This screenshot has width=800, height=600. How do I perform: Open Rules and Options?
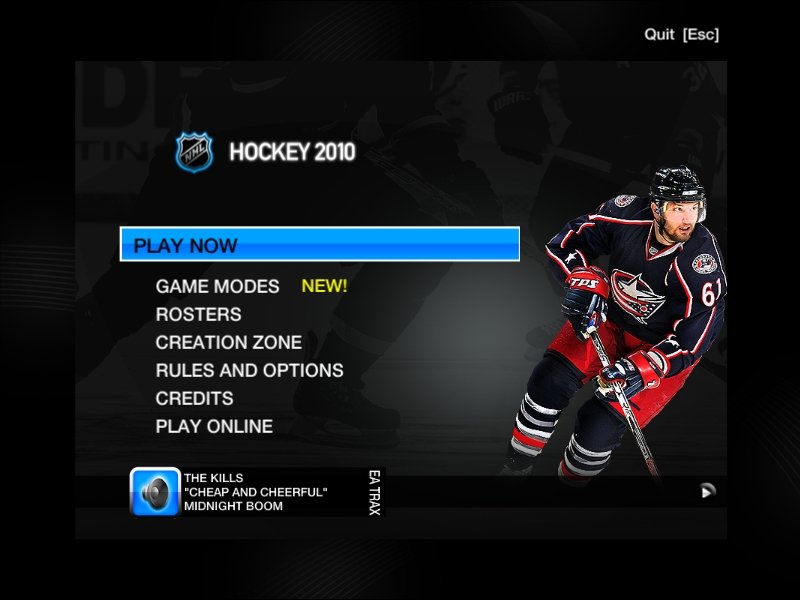(249, 370)
